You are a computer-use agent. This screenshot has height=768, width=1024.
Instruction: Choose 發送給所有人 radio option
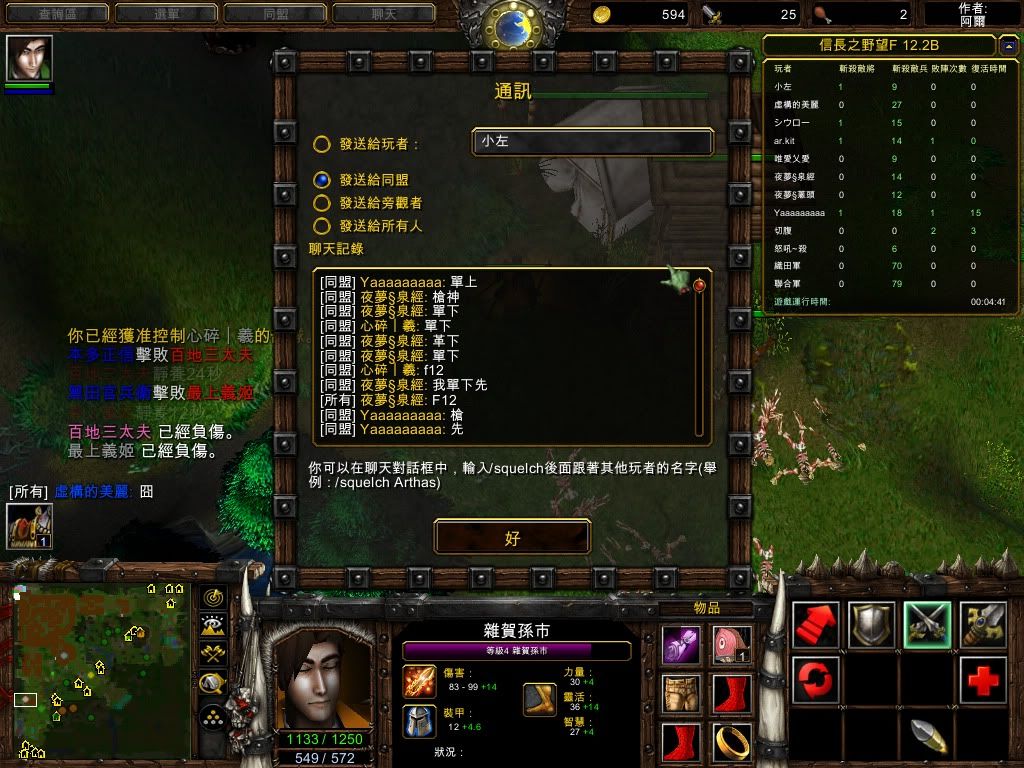pyautogui.click(x=322, y=227)
